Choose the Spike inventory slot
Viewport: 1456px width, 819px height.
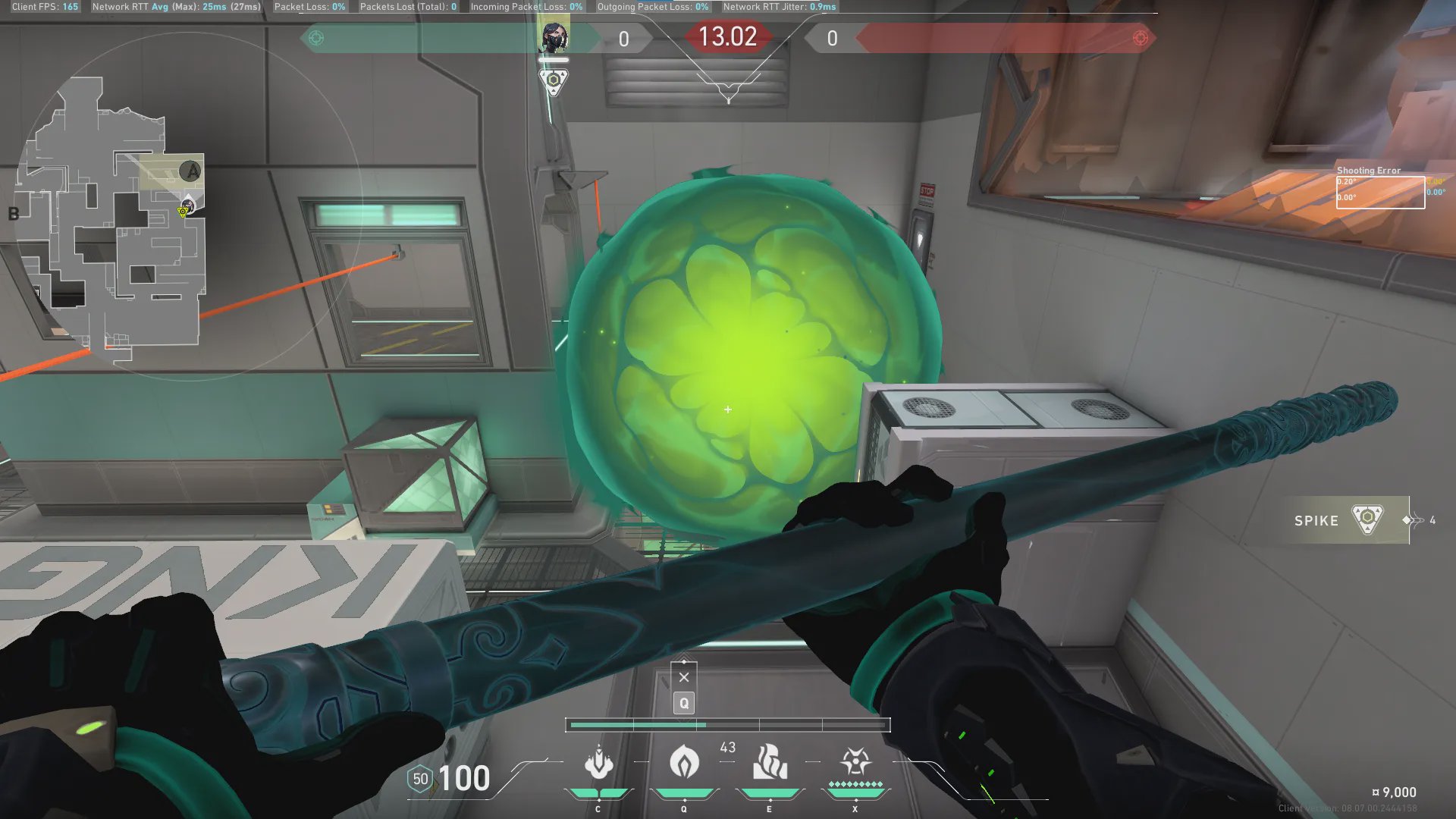(1344, 520)
